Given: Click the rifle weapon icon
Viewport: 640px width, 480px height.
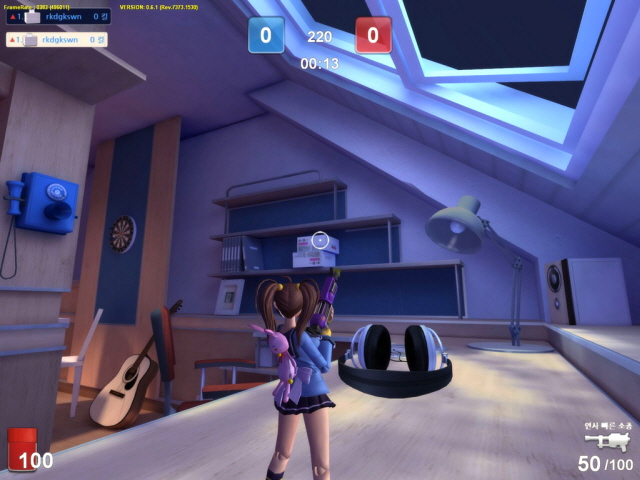Looking at the screenshot, I should [x=607, y=440].
